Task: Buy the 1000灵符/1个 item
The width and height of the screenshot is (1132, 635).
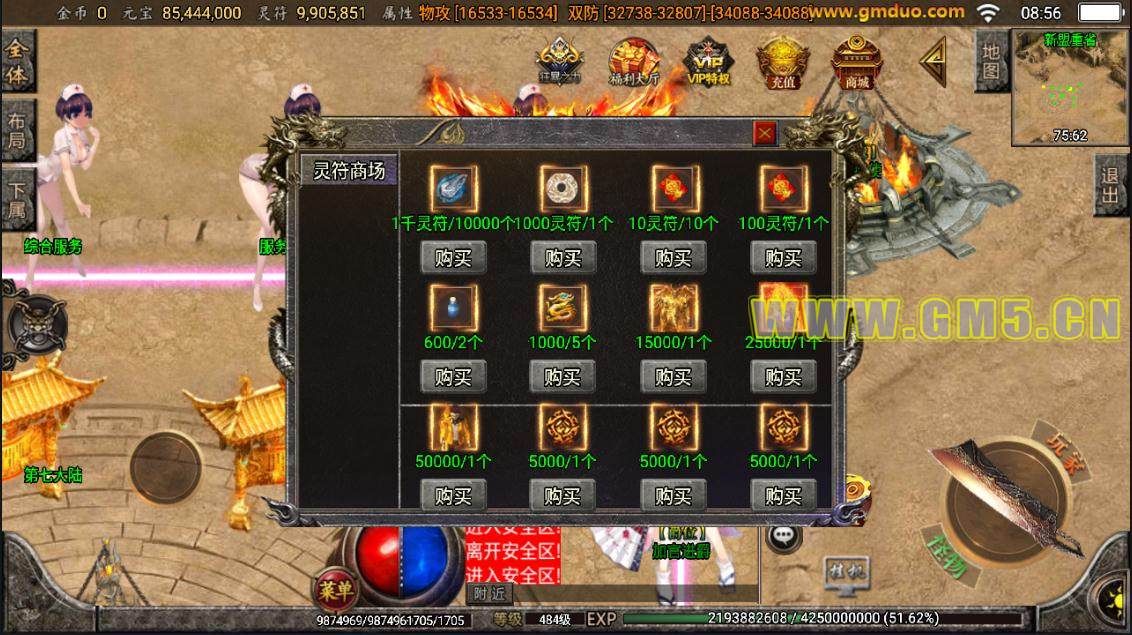Action: [563, 258]
